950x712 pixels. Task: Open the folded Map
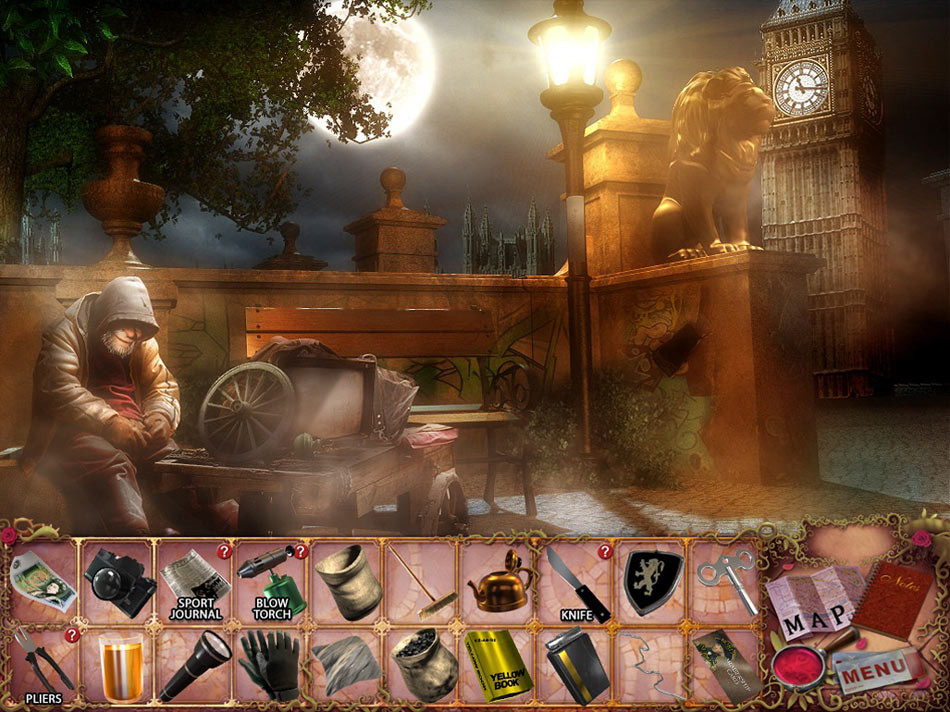tap(810, 602)
